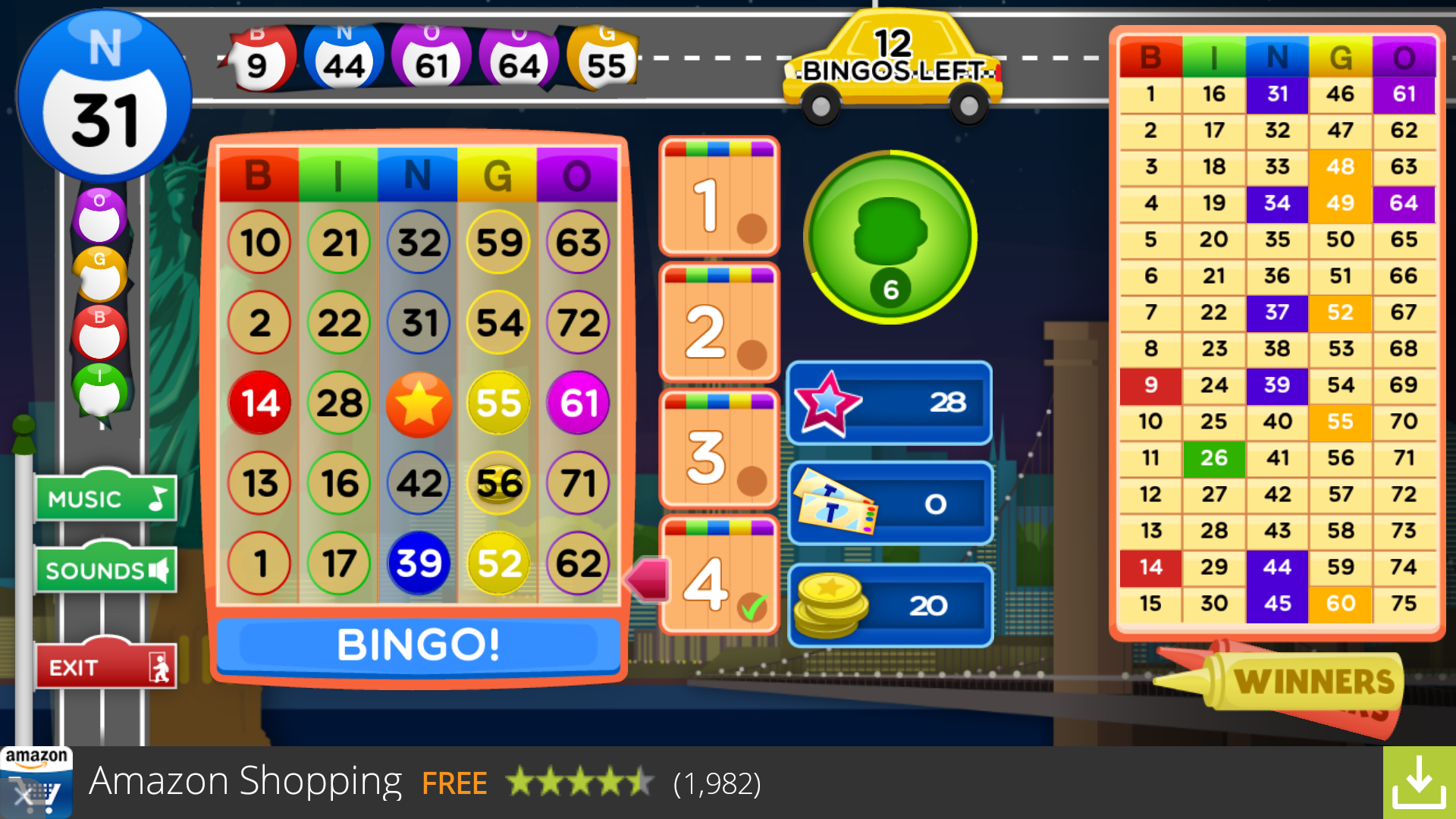1456x819 pixels.
Task: Select the star free space on the card
Action: pos(419,403)
